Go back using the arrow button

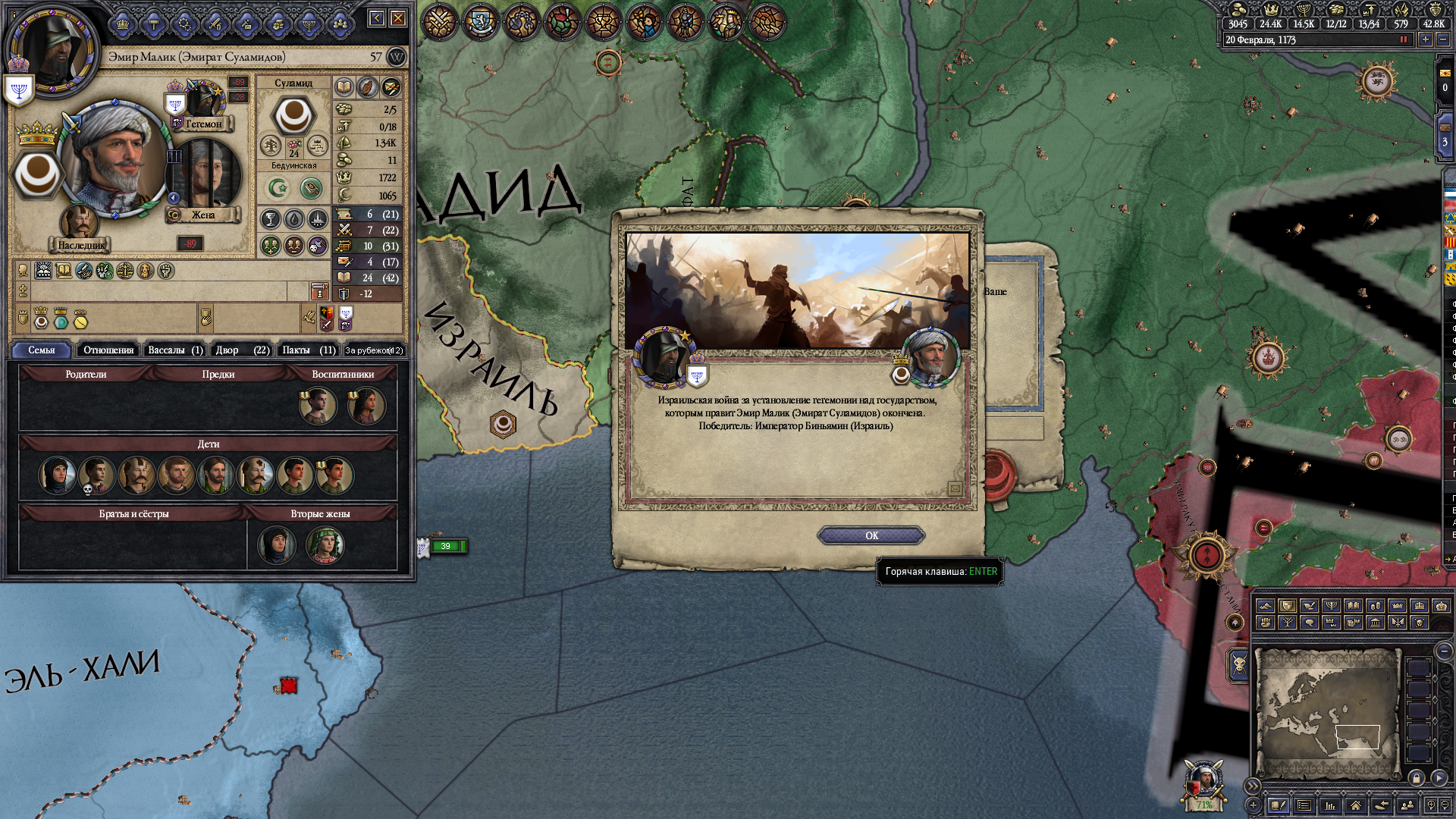[x=377, y=18]
